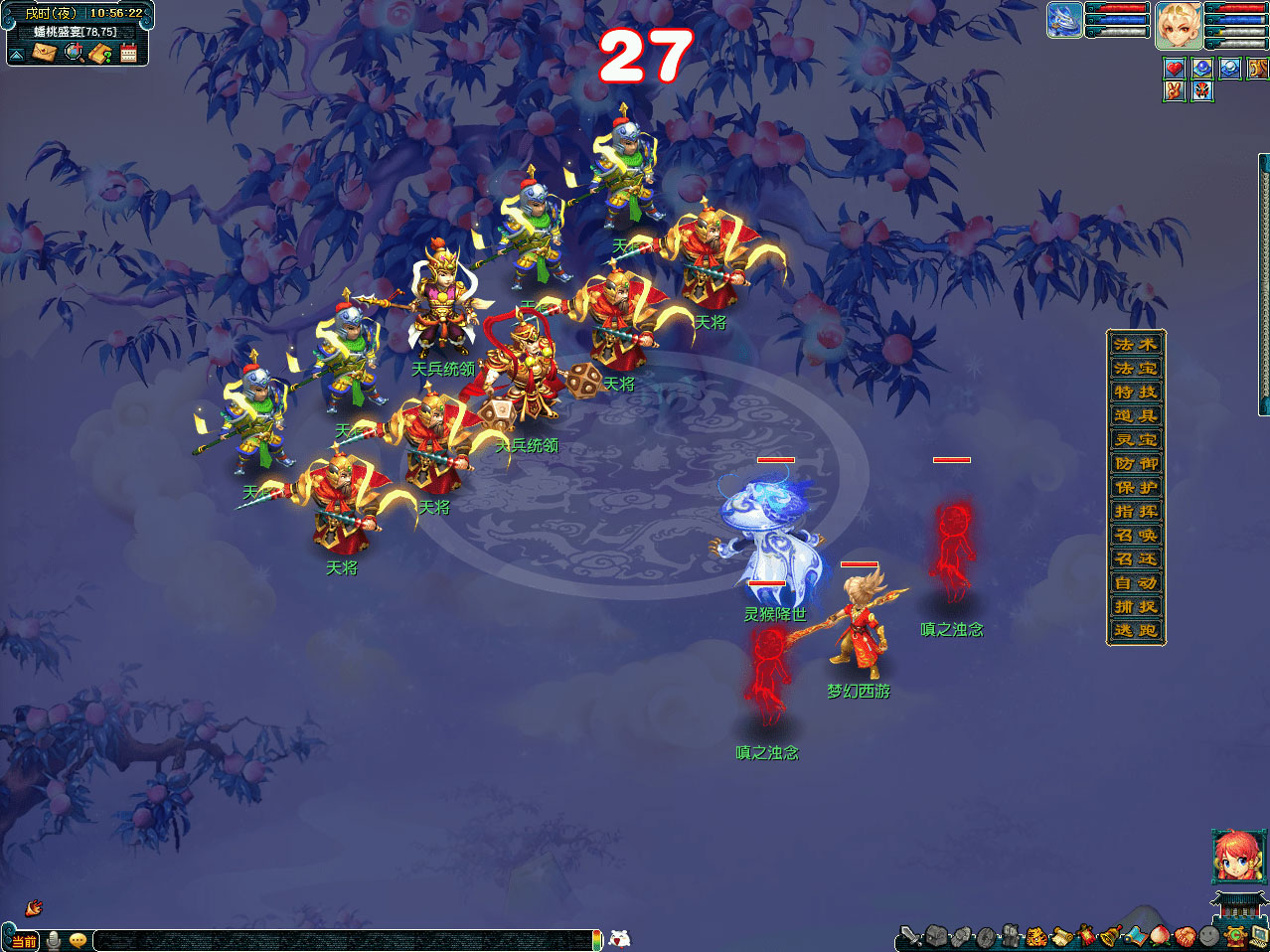Image resolution: width=1270 pixels, height=952 pixels.
Task: Open the 道具 item command
Action: tap(1136, 415)
